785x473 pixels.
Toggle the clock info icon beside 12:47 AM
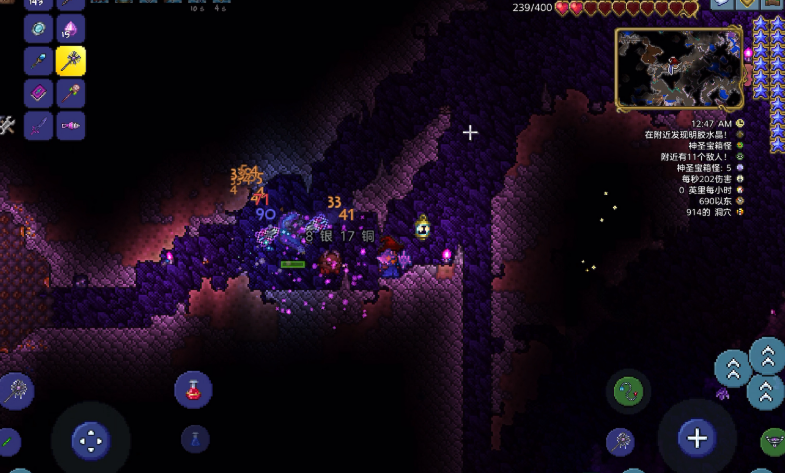coord(740,124)
